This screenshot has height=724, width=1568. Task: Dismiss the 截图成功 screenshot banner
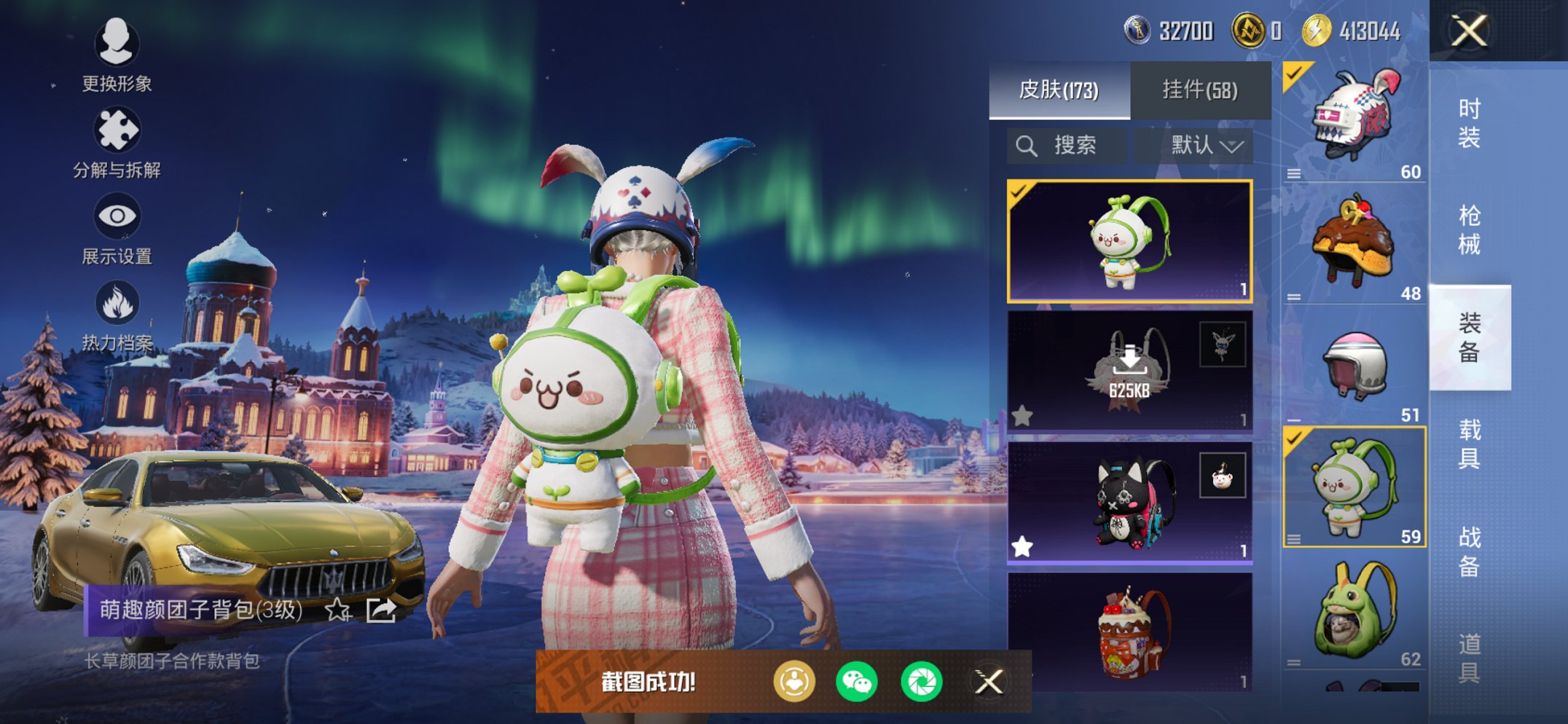point(989,682)
